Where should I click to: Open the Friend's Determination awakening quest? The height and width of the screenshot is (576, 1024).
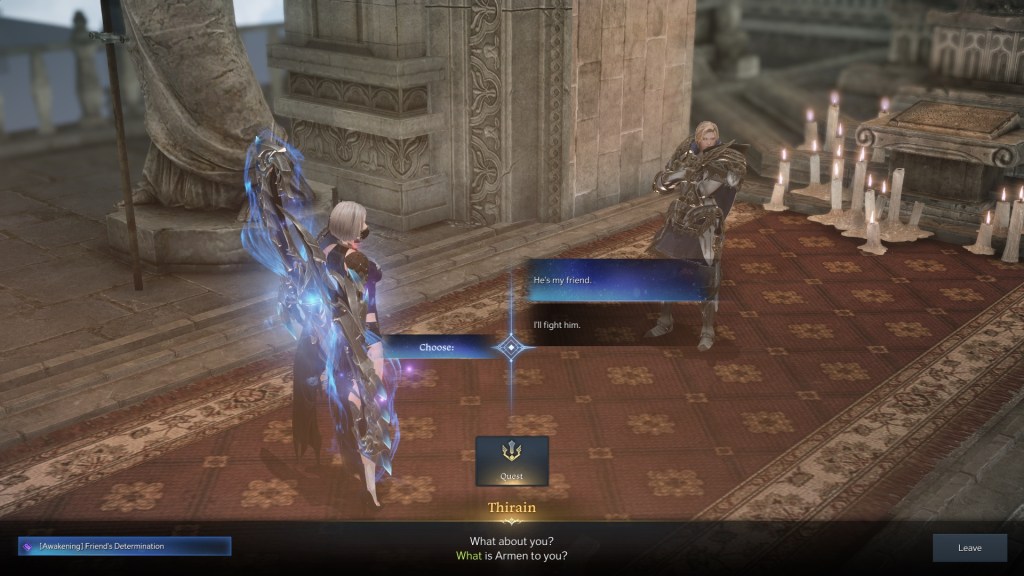125,546
